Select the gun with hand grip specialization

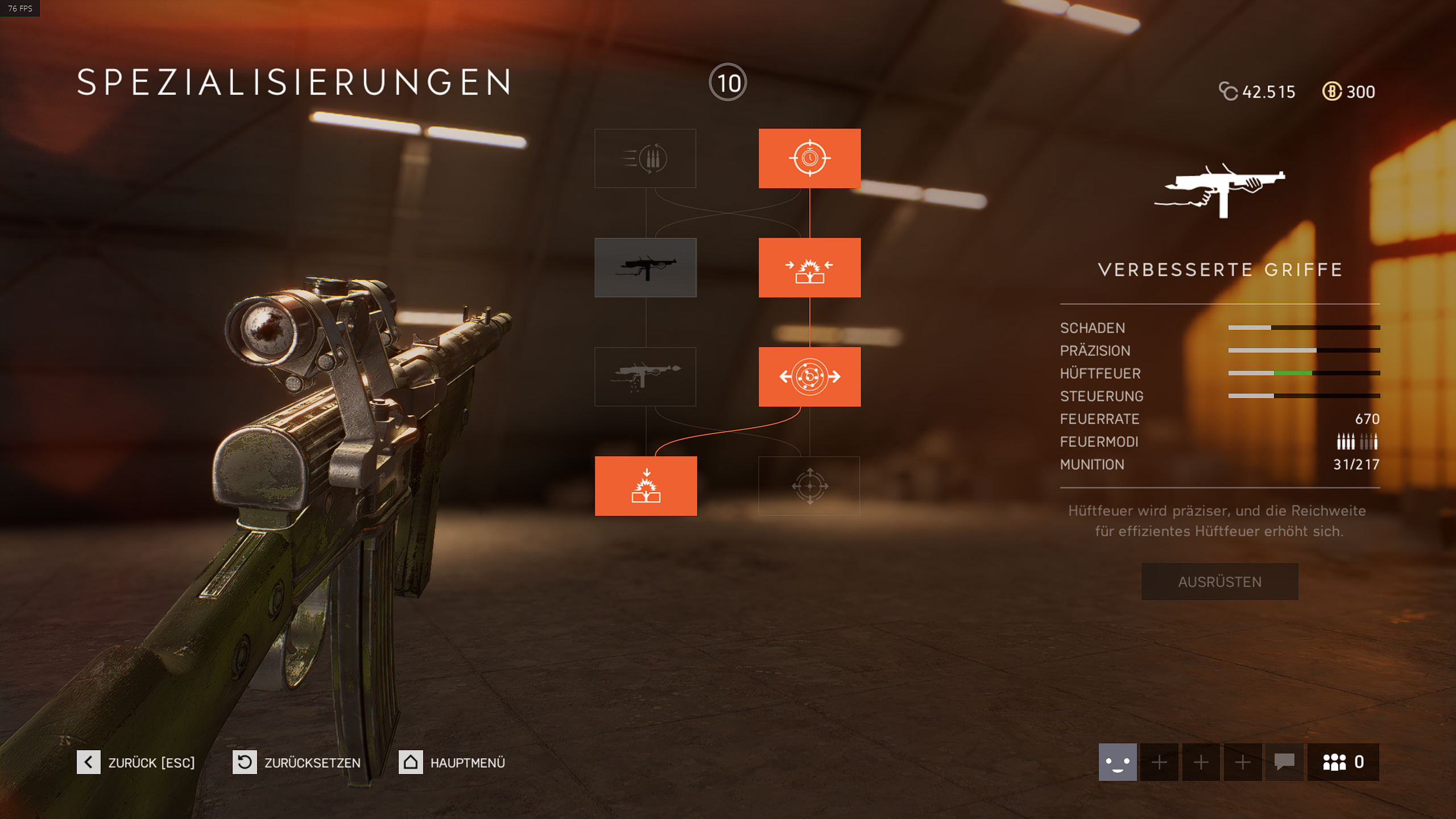[x=645, y=377]
